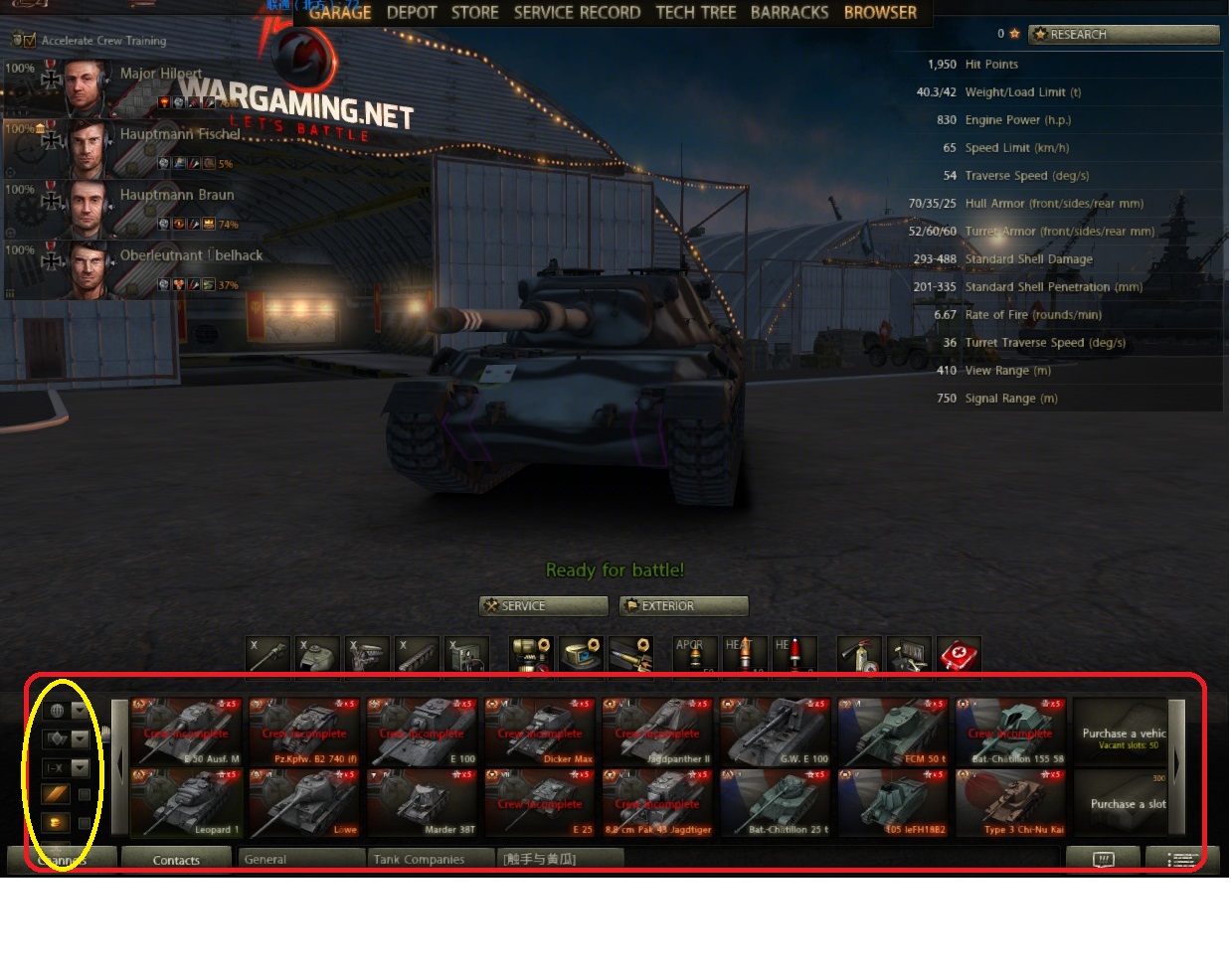Click the fire extinguisher consumable slot
This screenshot has width=1231, height=980.
point(859,655)
